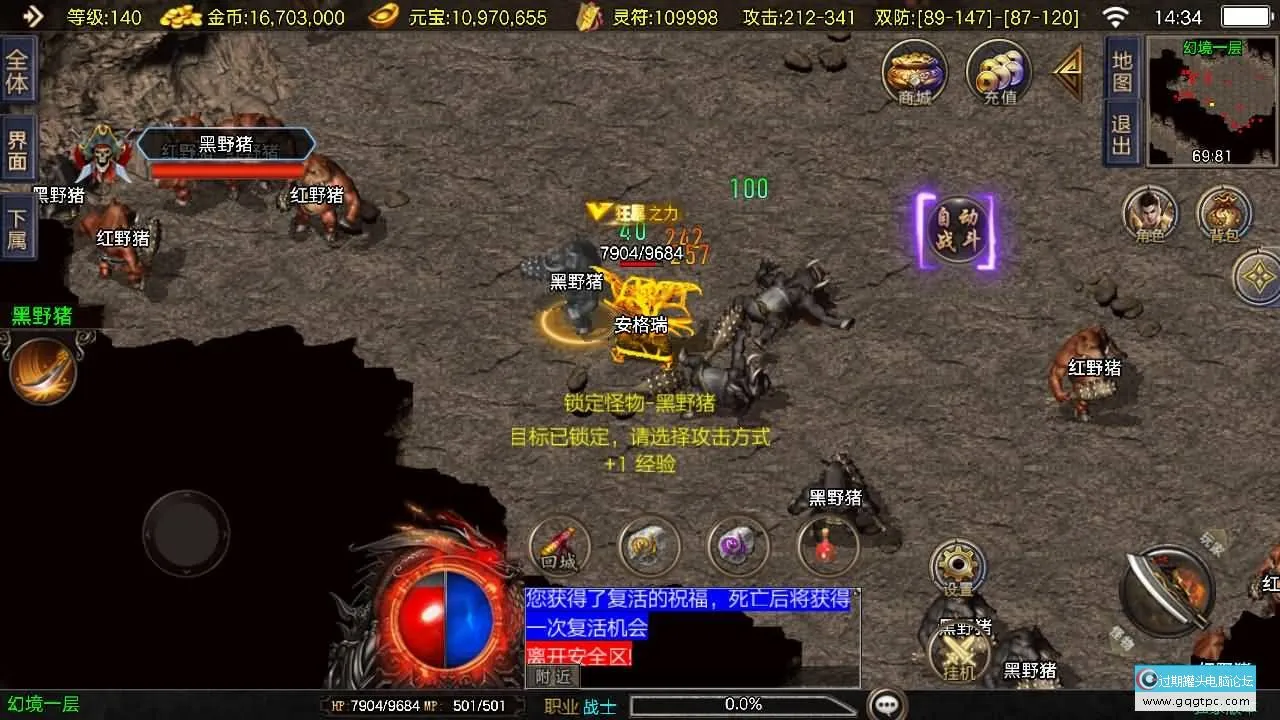1280x720 pixels.
Task: Use the red potion quick slot
Action: coord(828,547)
